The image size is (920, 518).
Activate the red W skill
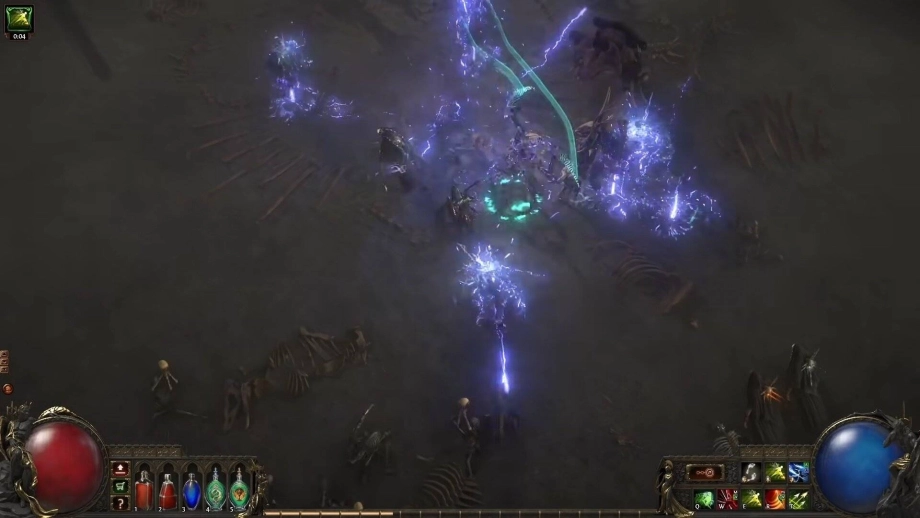coord(727,498)
